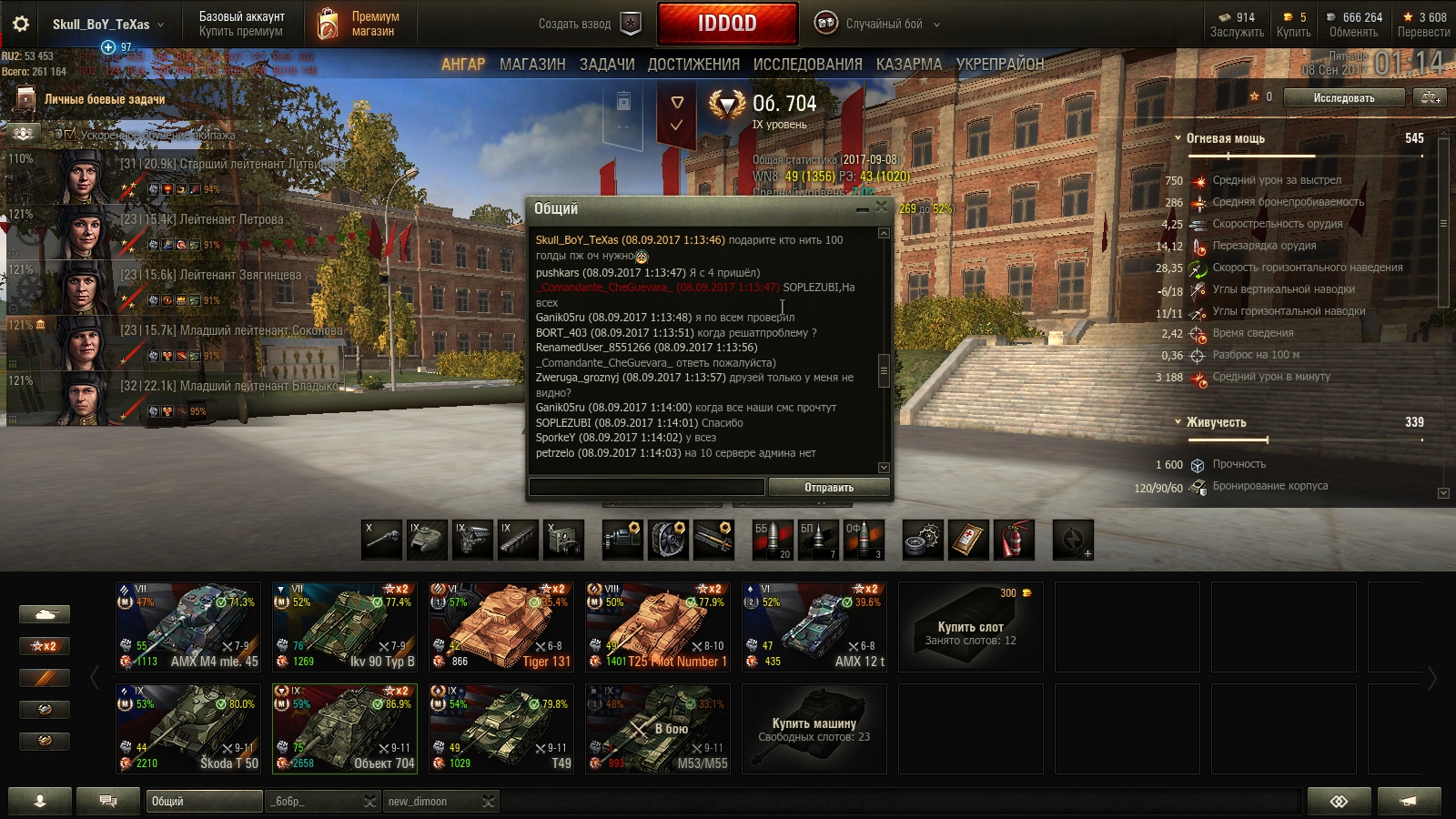Open the settings gear menu

20,25
